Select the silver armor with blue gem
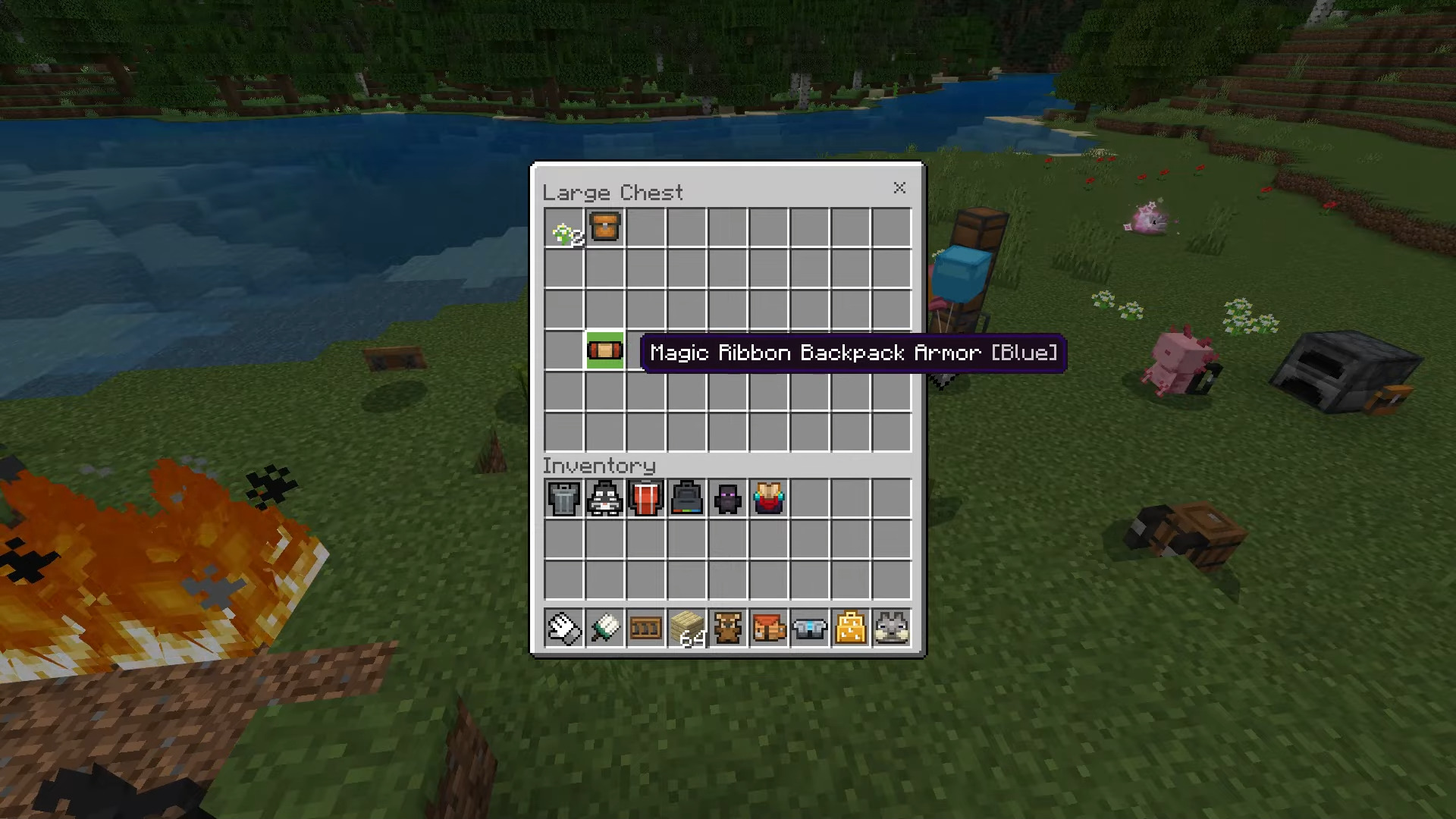 point(810,629)
